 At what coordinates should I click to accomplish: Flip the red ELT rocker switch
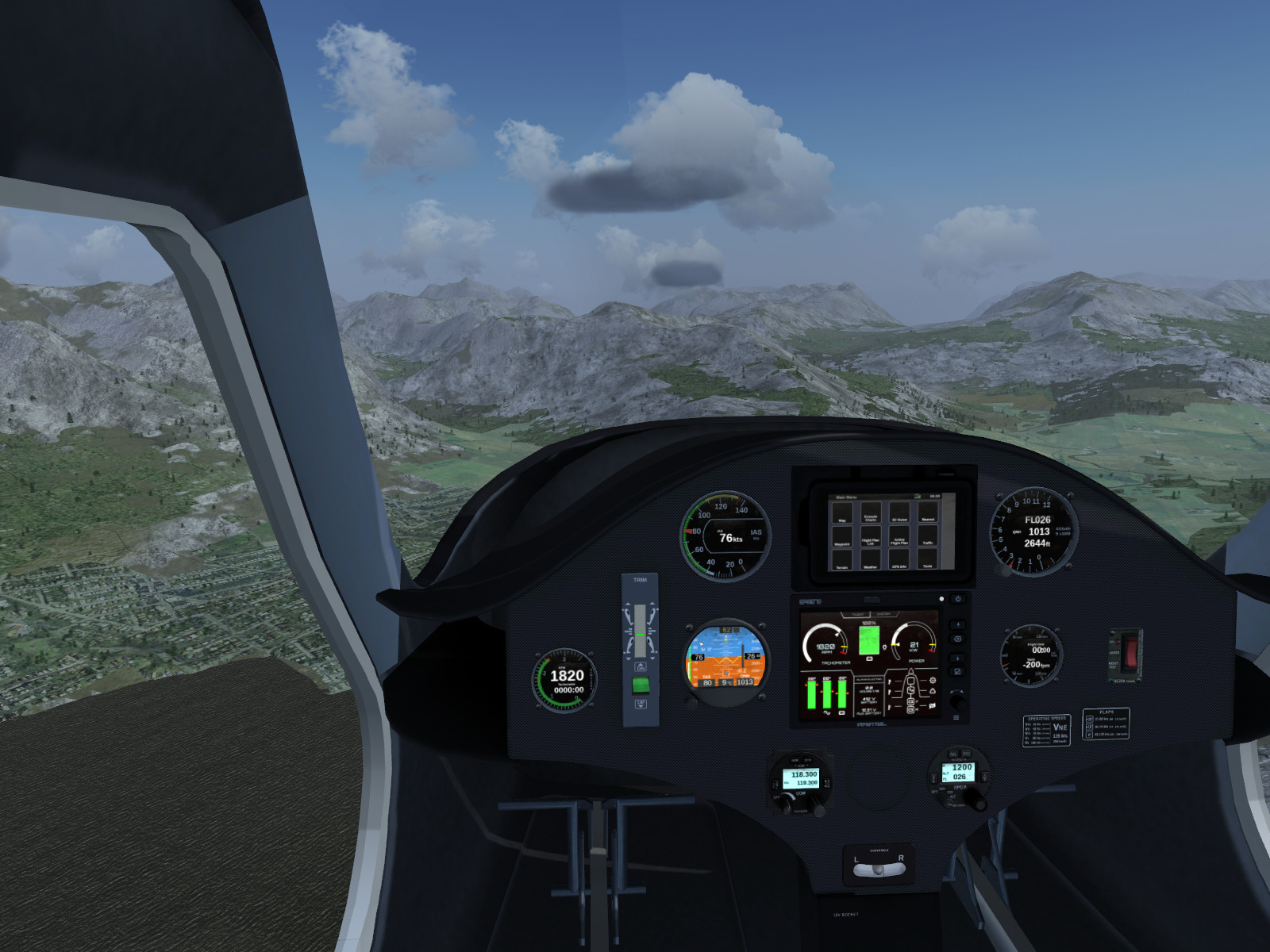(x=1130, y=651)
